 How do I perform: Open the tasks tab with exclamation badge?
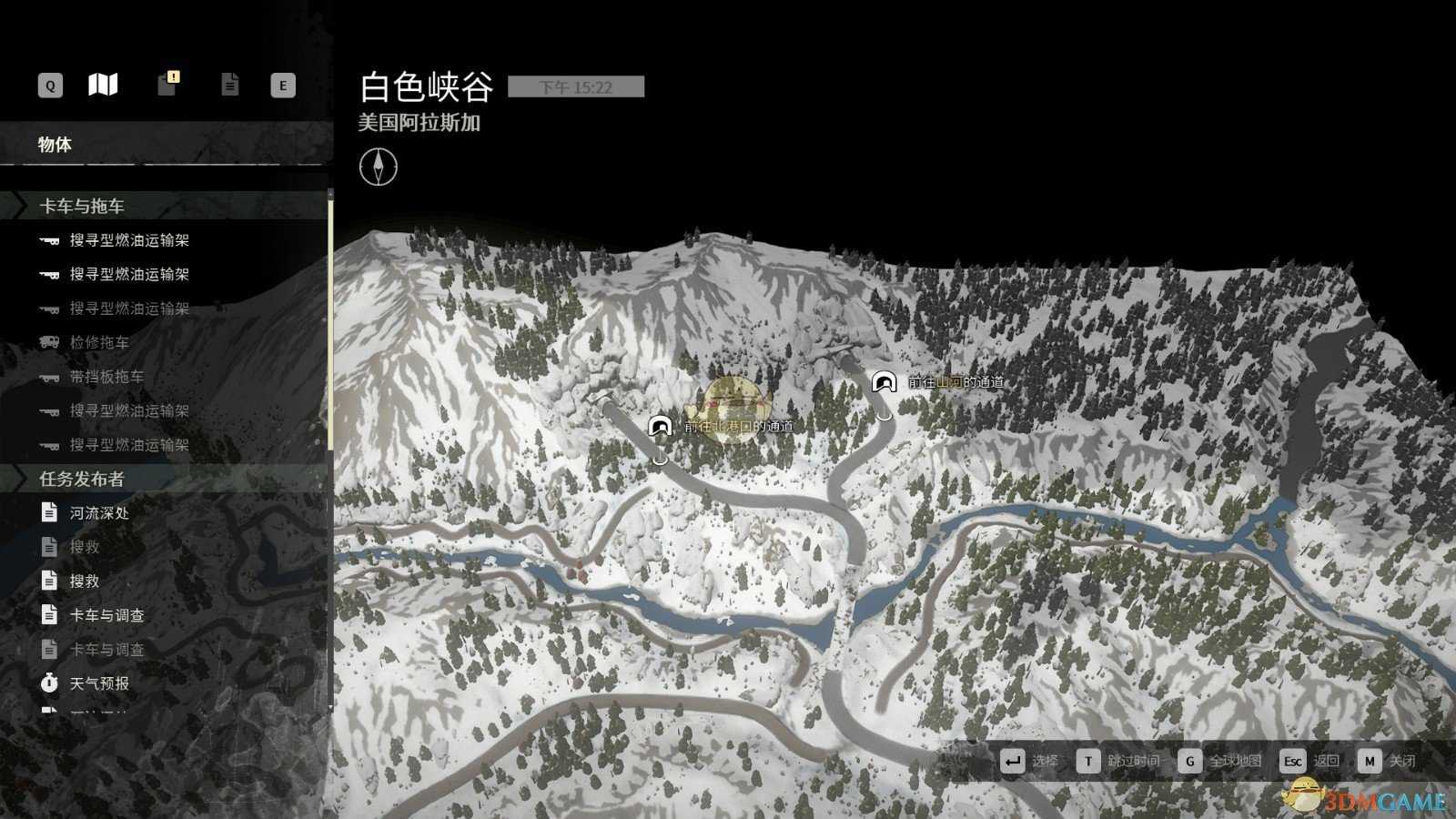[167, 84]
